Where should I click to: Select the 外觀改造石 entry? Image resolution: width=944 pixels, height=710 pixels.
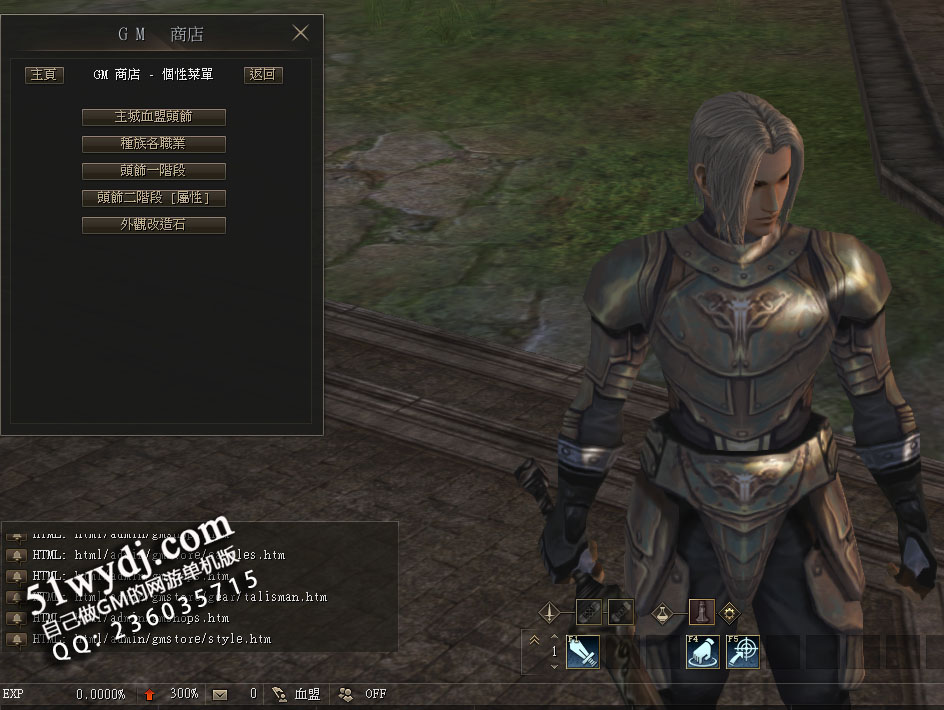click(153, 225)
